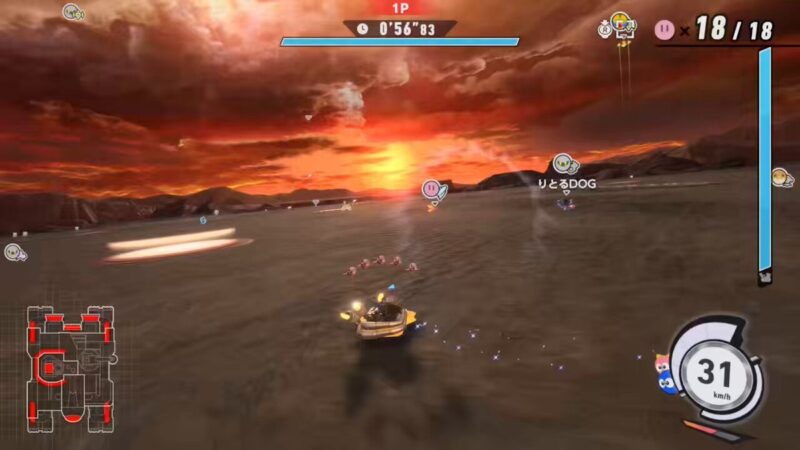The width and height of the screenshot is (800, 450).
Task: Click the pink Kirby marker above the horizon
Action: [431, 188]
